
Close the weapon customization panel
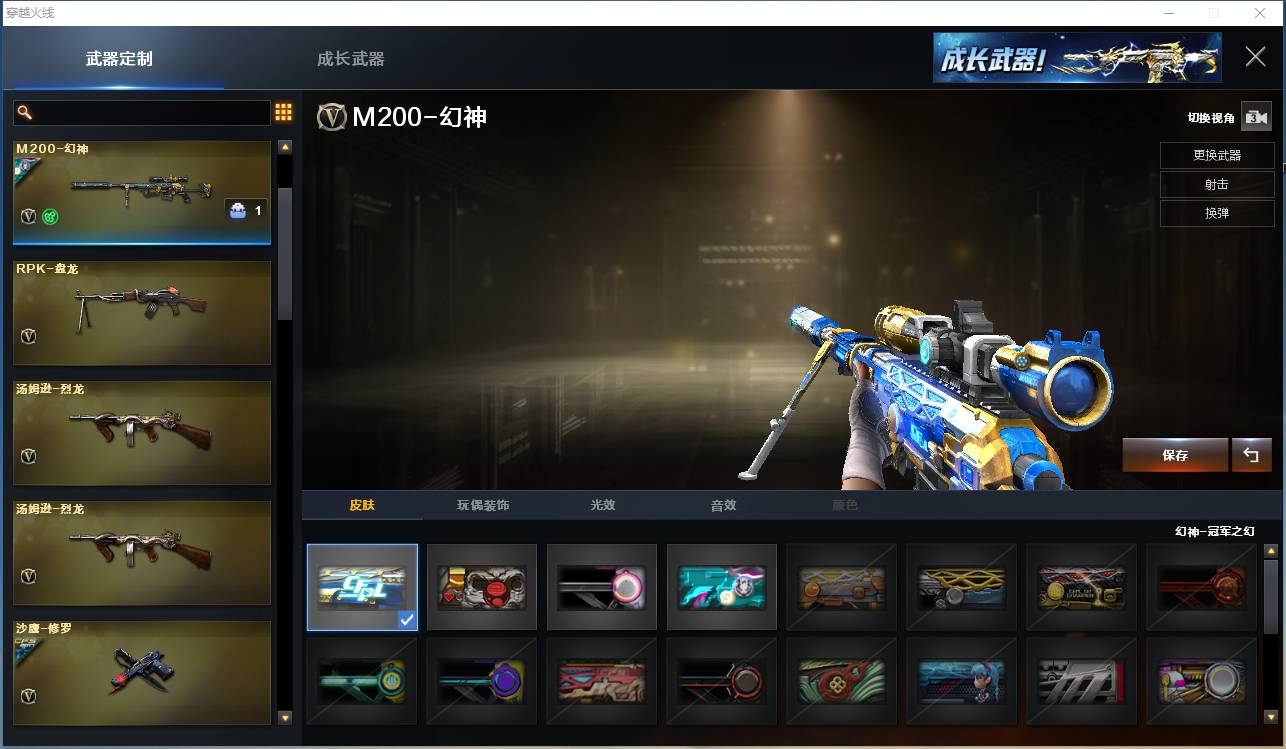coord(1255,57)
